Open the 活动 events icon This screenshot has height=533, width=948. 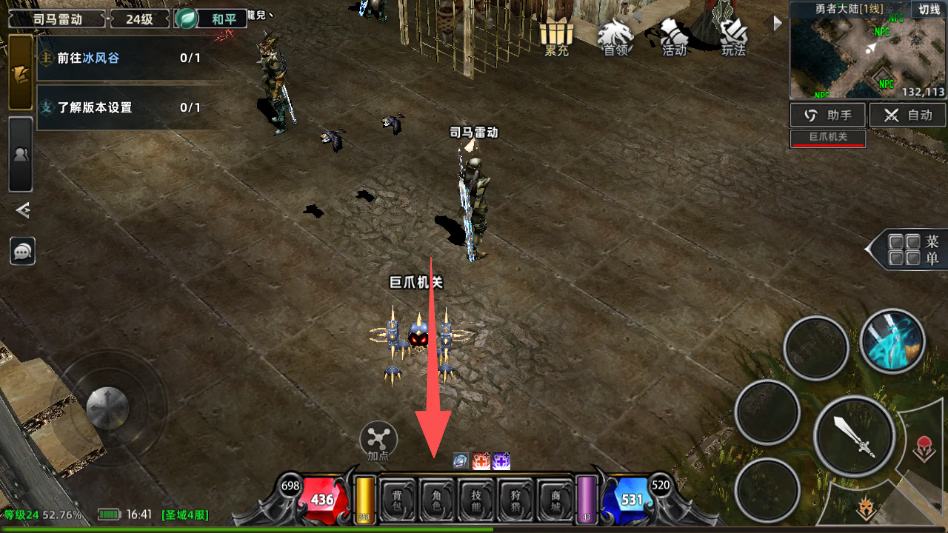(x=675, y=36)
